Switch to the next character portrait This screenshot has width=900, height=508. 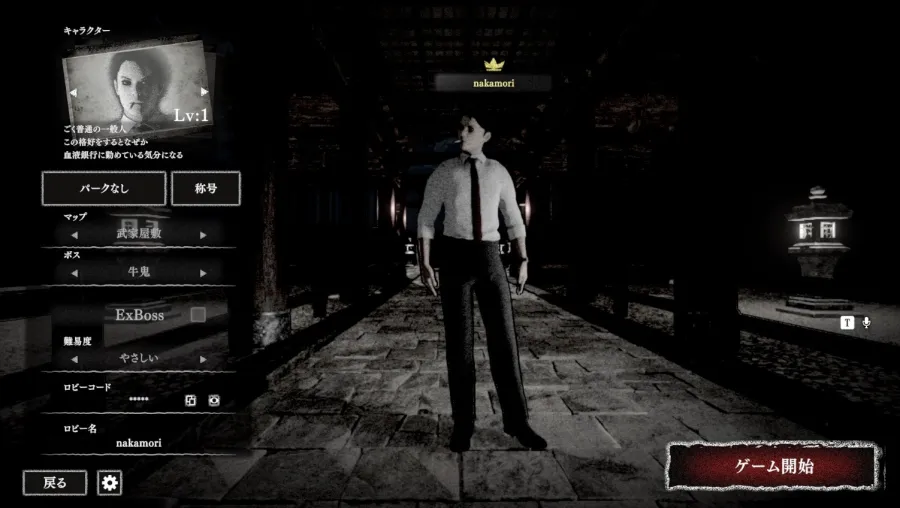(x=205, y=92)
